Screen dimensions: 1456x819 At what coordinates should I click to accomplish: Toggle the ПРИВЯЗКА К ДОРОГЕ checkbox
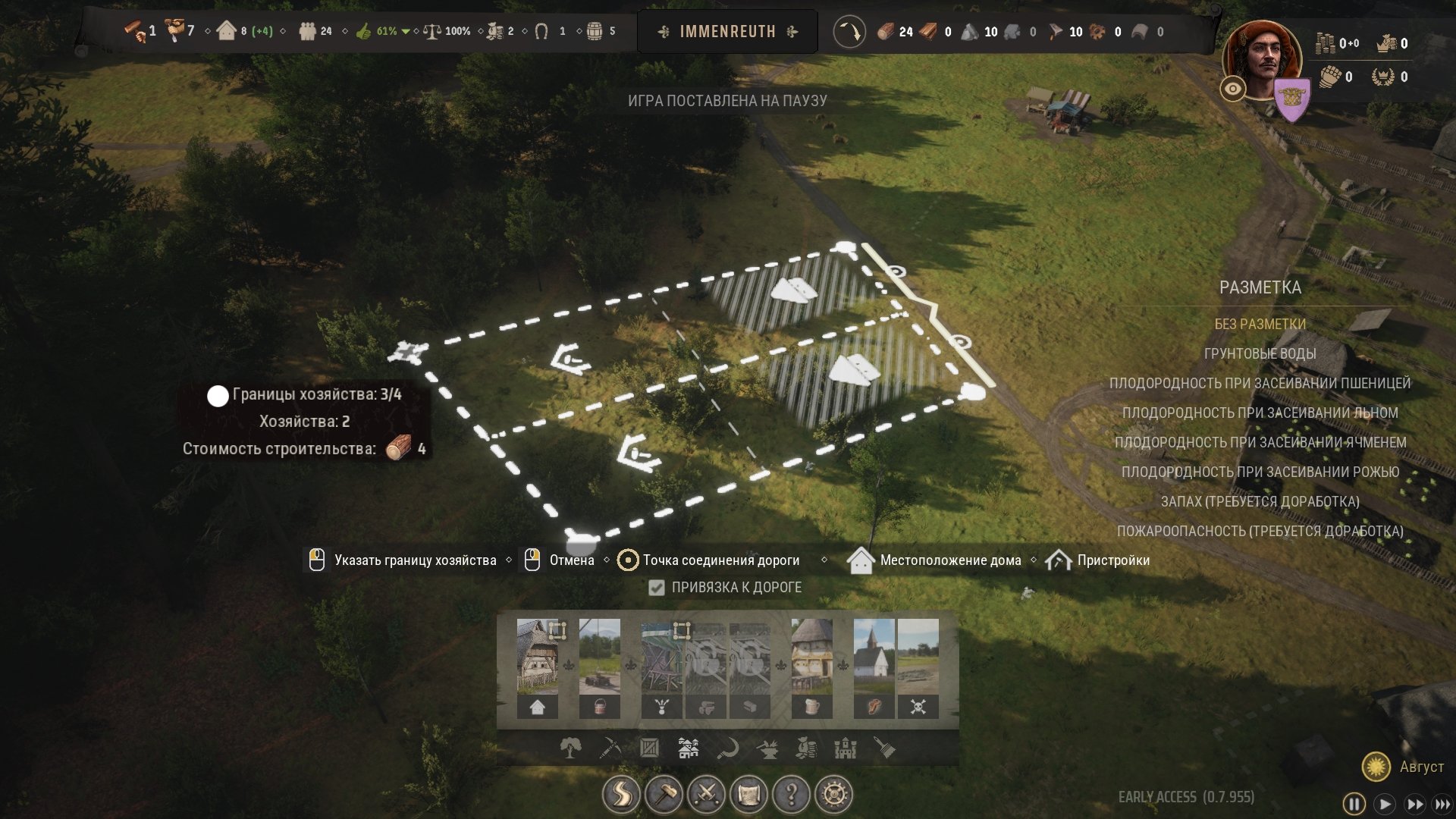(x=657, y=588)
